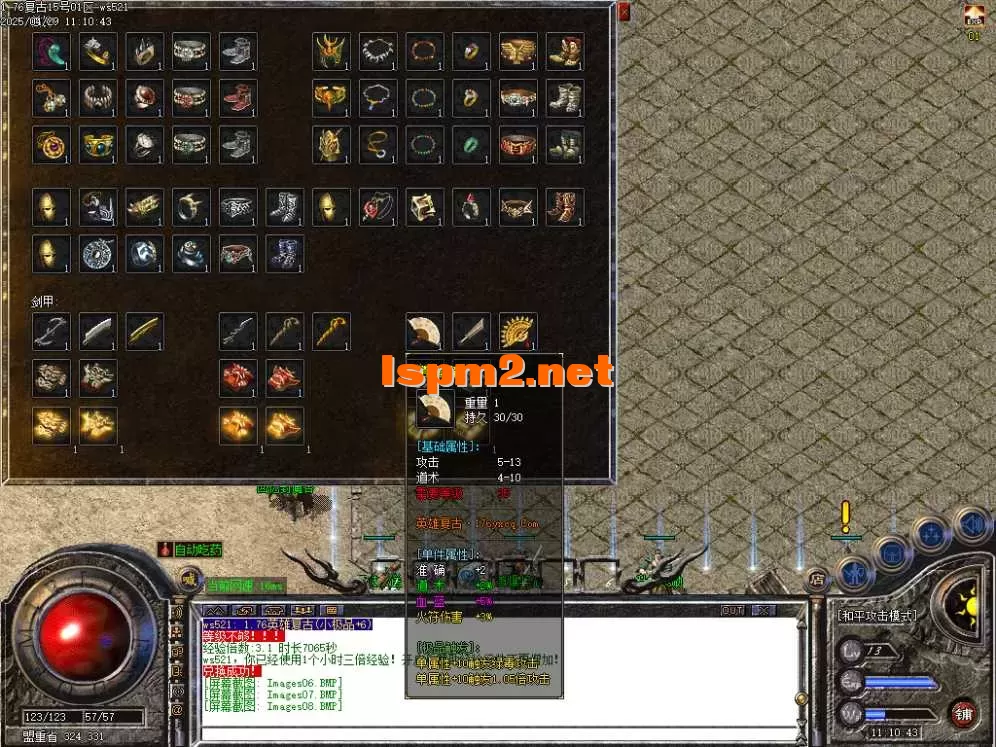Close the equipment storage window
The width and height of the screenshot is (996, 747).
624,12
